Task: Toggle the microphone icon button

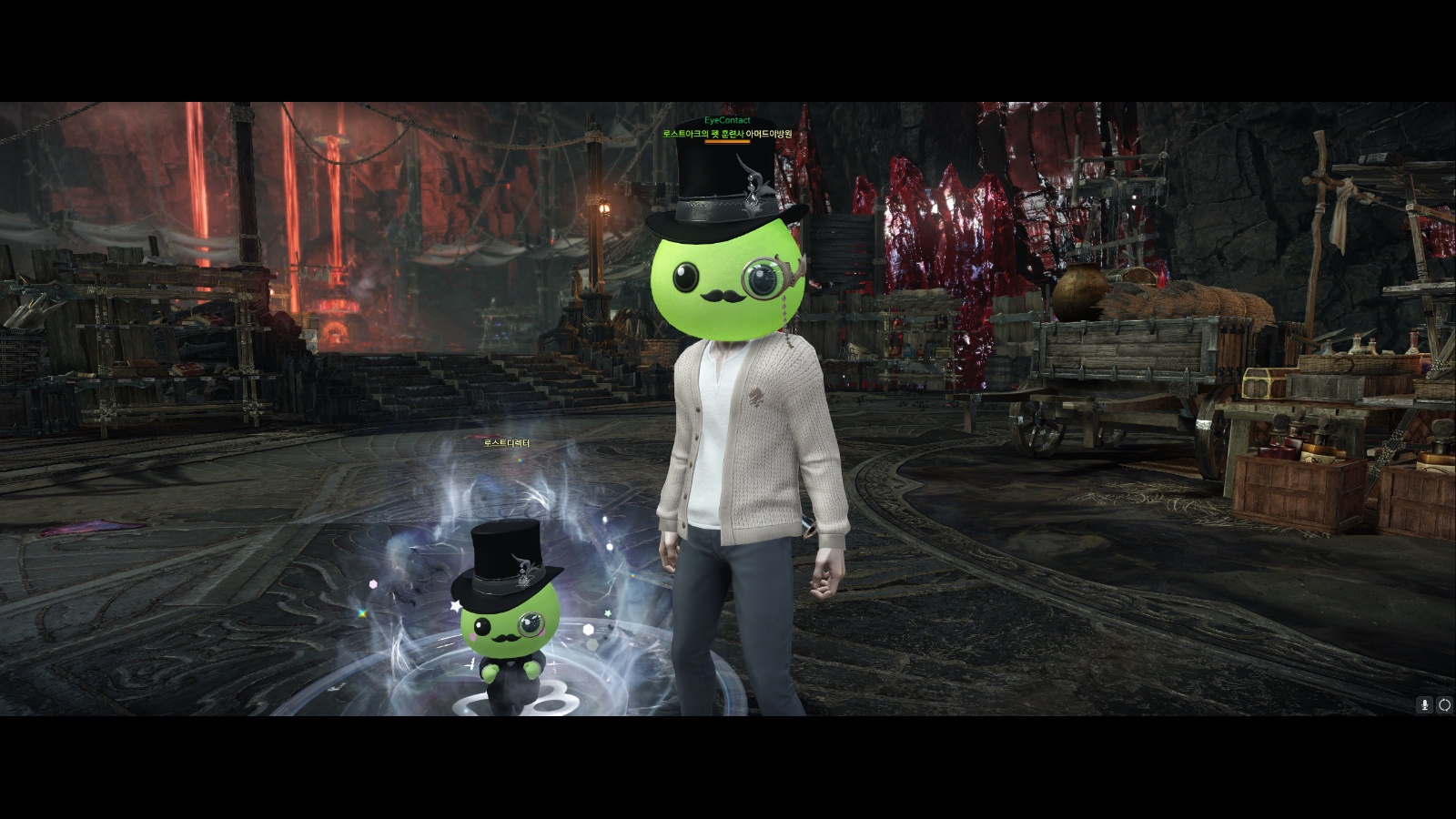Action: click(1425, 704)
